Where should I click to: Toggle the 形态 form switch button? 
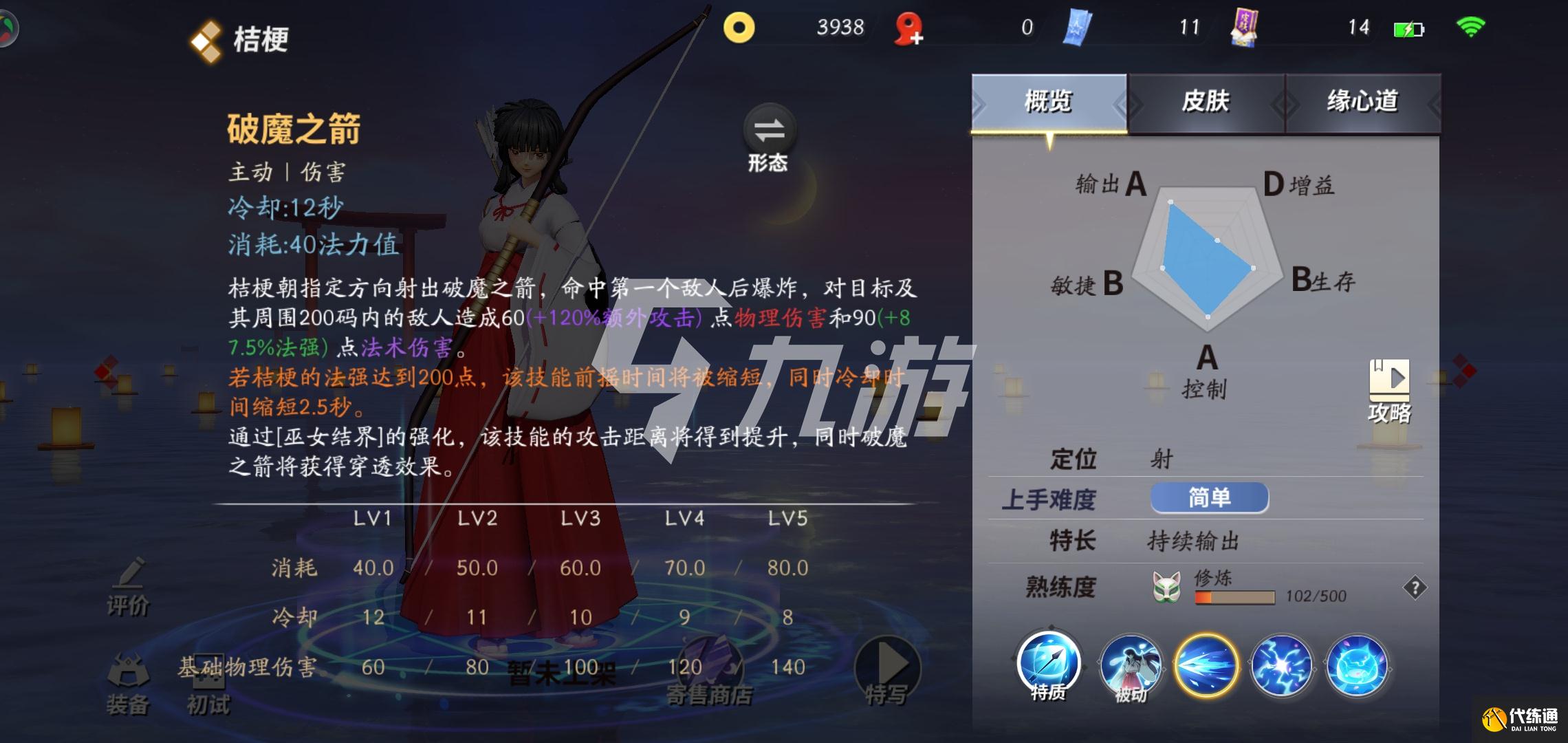(x=769, y=138)
